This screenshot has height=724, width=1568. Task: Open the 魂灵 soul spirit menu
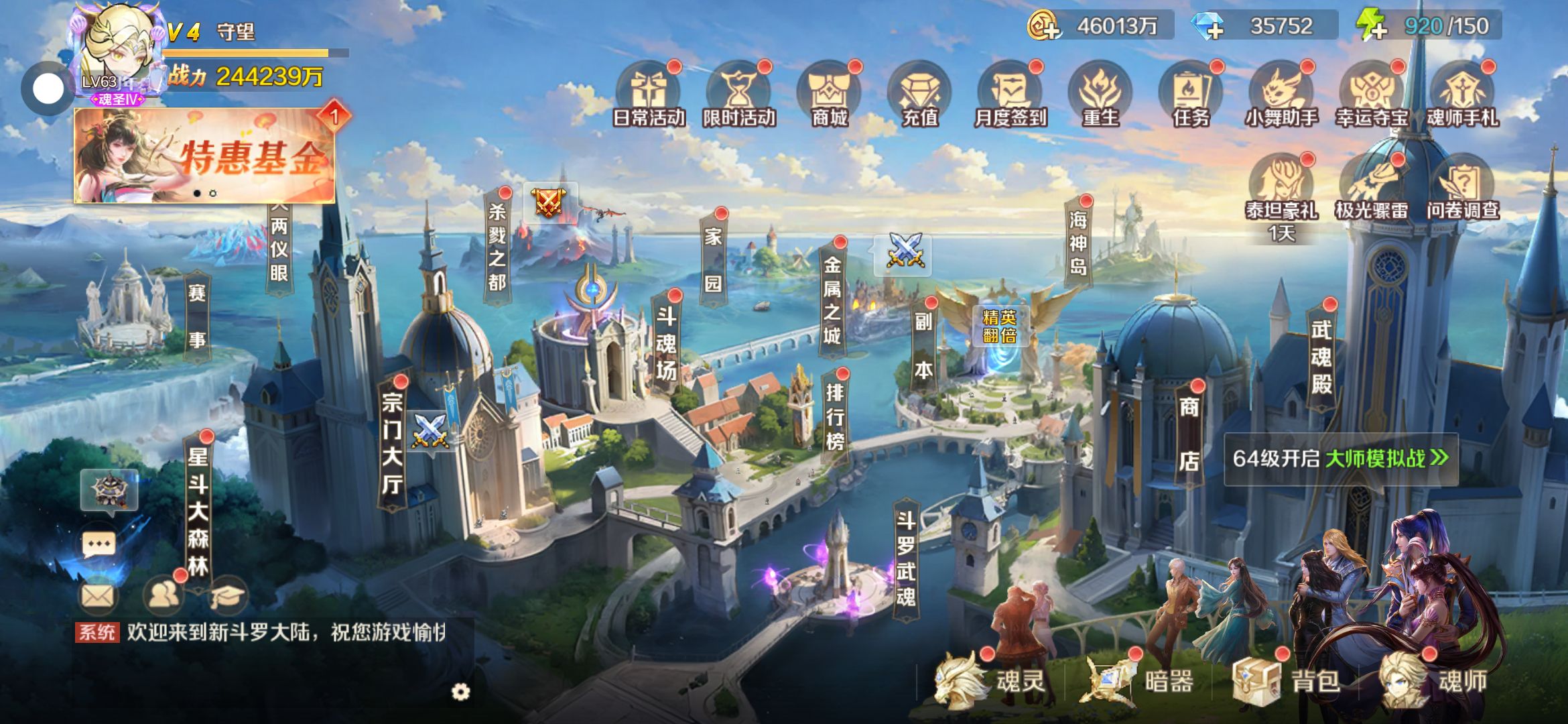point(992,681)
